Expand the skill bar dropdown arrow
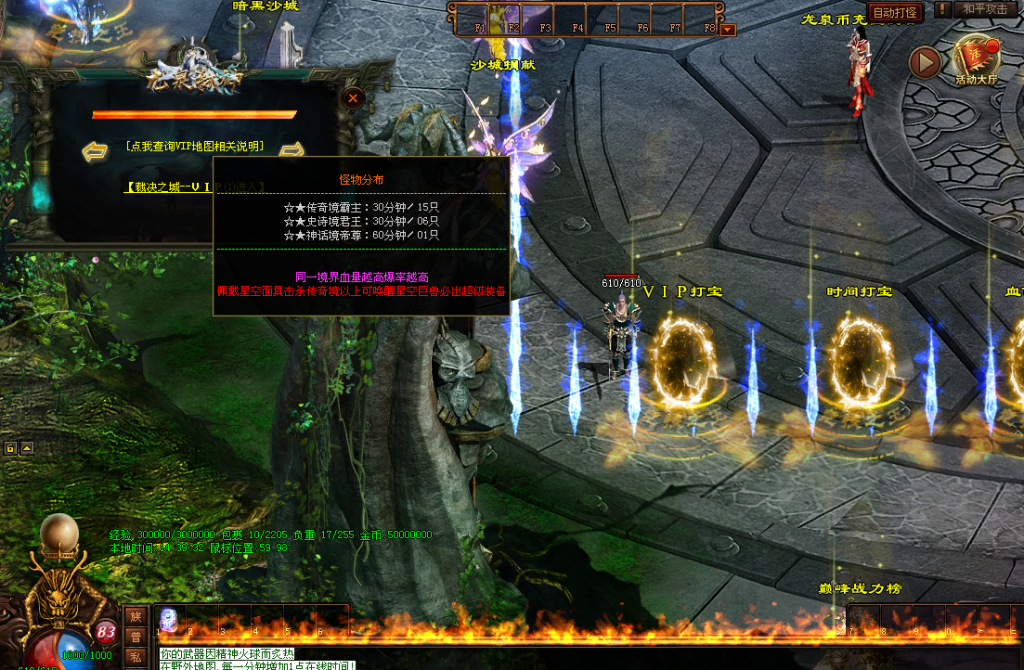Screen dimensions: 1024x670 point(727,29)
